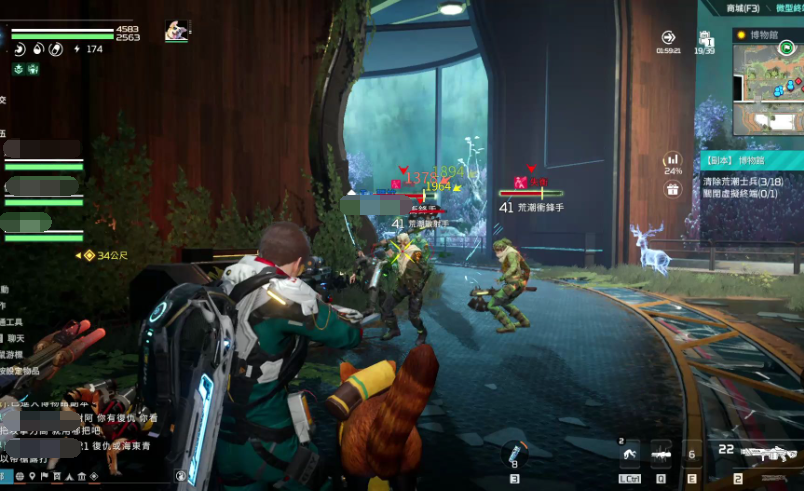This screenshot has width=804, height=491.
Task: Activate the dodge roll skill icon
Action: (629, 455)
